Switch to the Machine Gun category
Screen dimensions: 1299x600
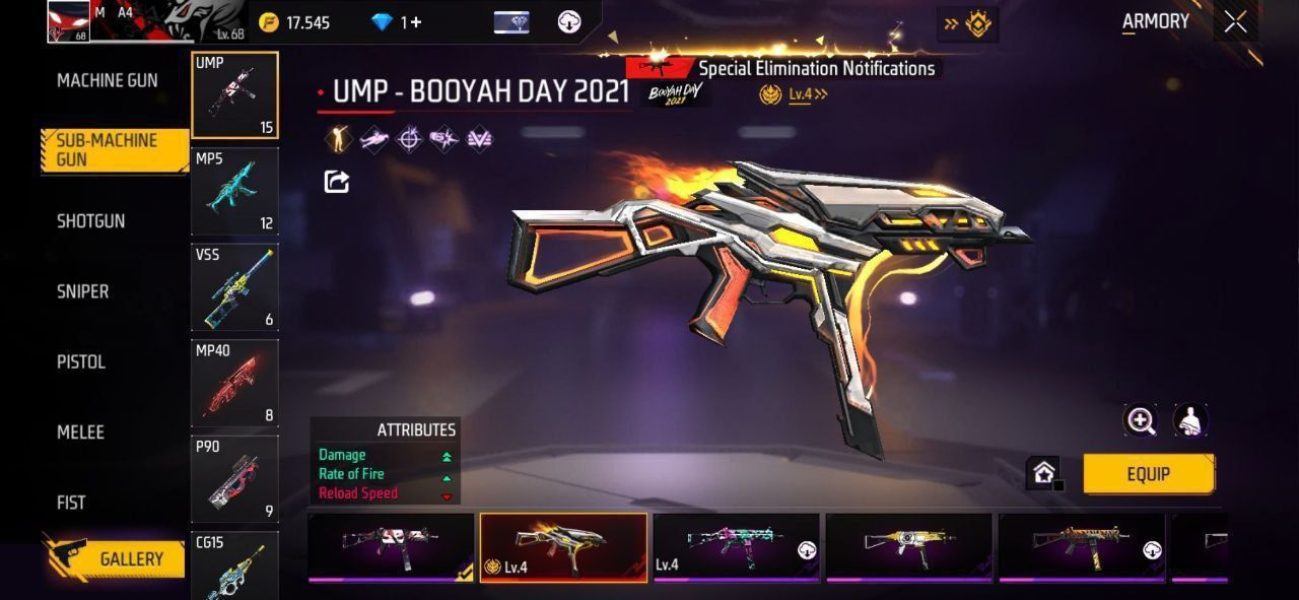point(107,81)
